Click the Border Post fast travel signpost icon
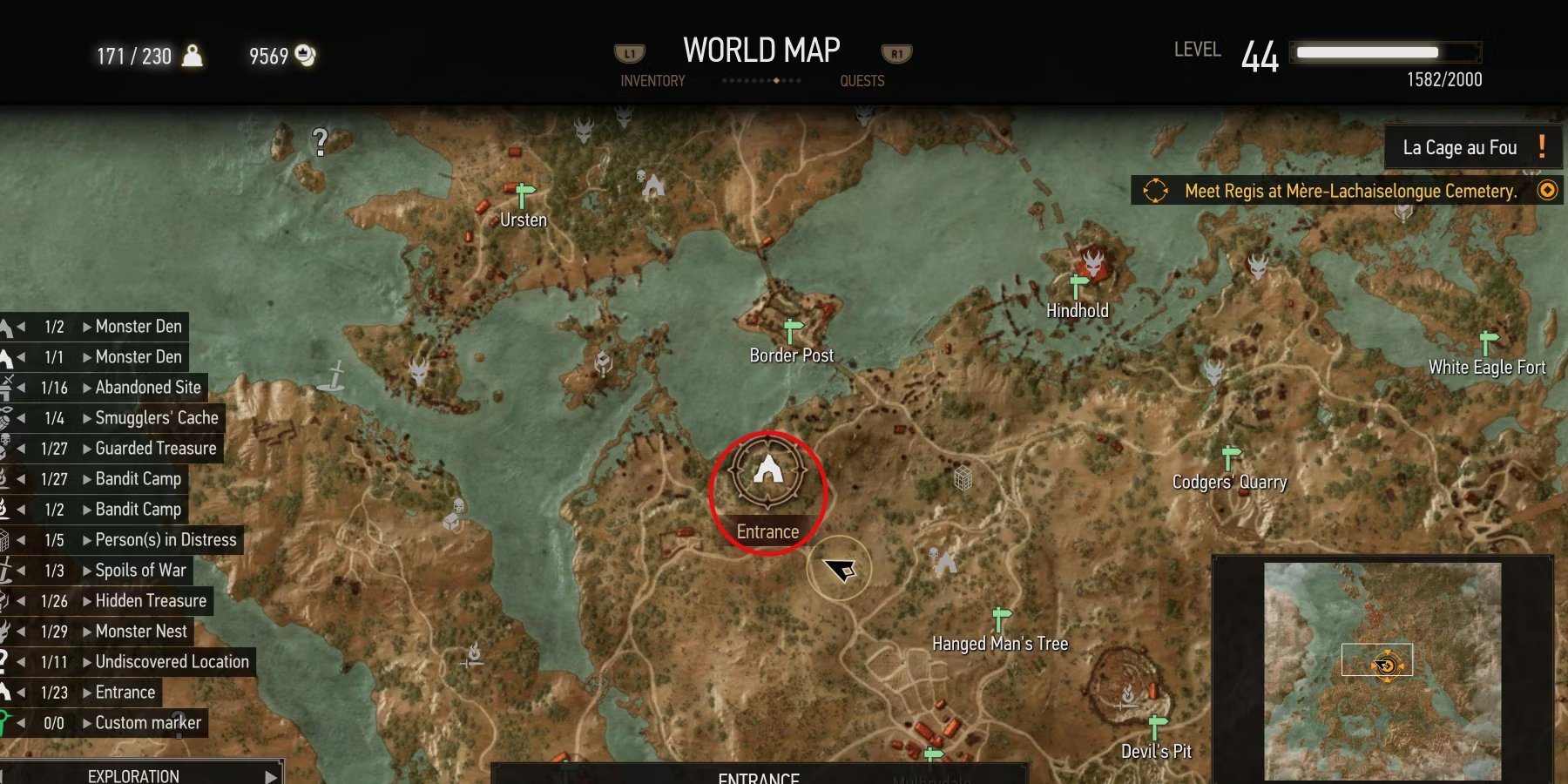This screenshot has width=1568, height=784. click(794, 328)
